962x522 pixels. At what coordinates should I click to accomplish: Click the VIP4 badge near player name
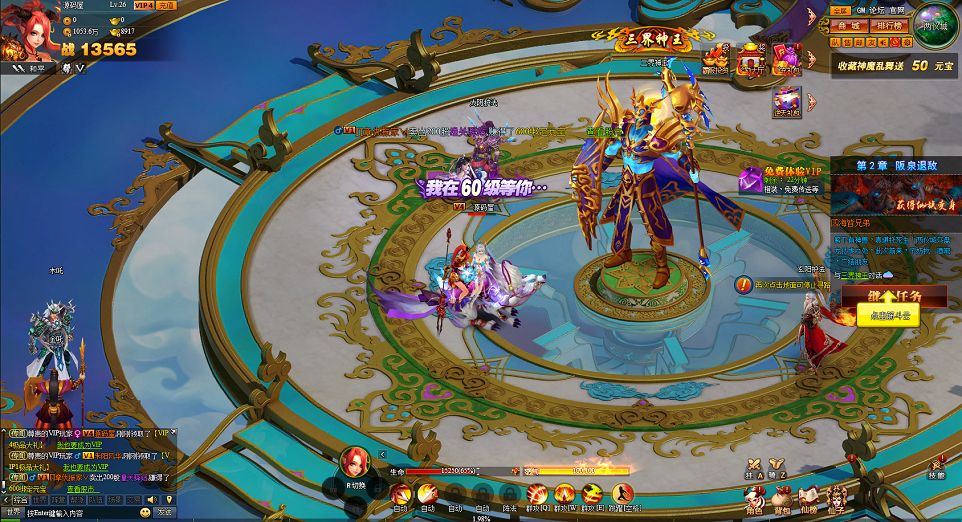[145, 5]
